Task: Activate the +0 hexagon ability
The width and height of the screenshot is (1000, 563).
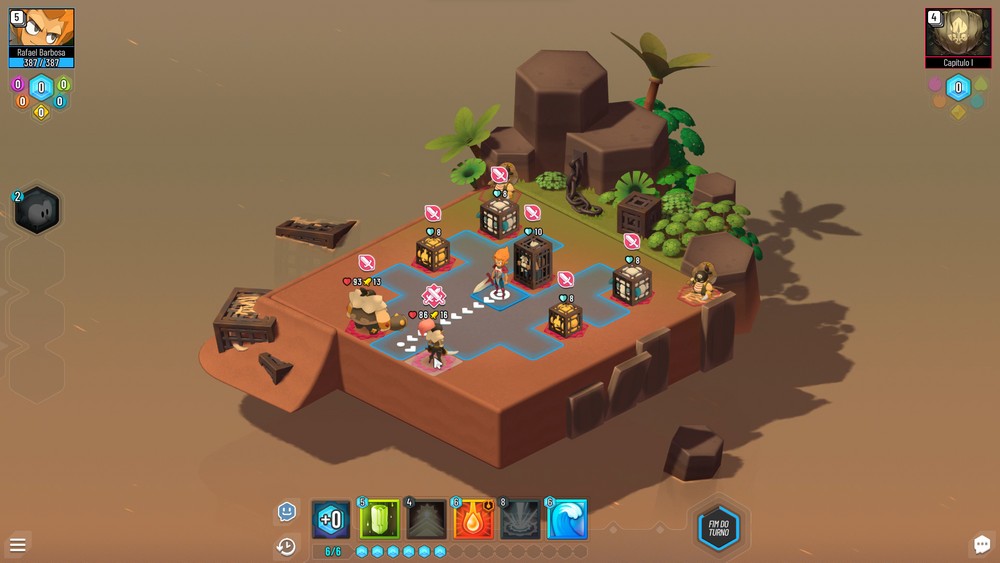Action: click(331, 520)
